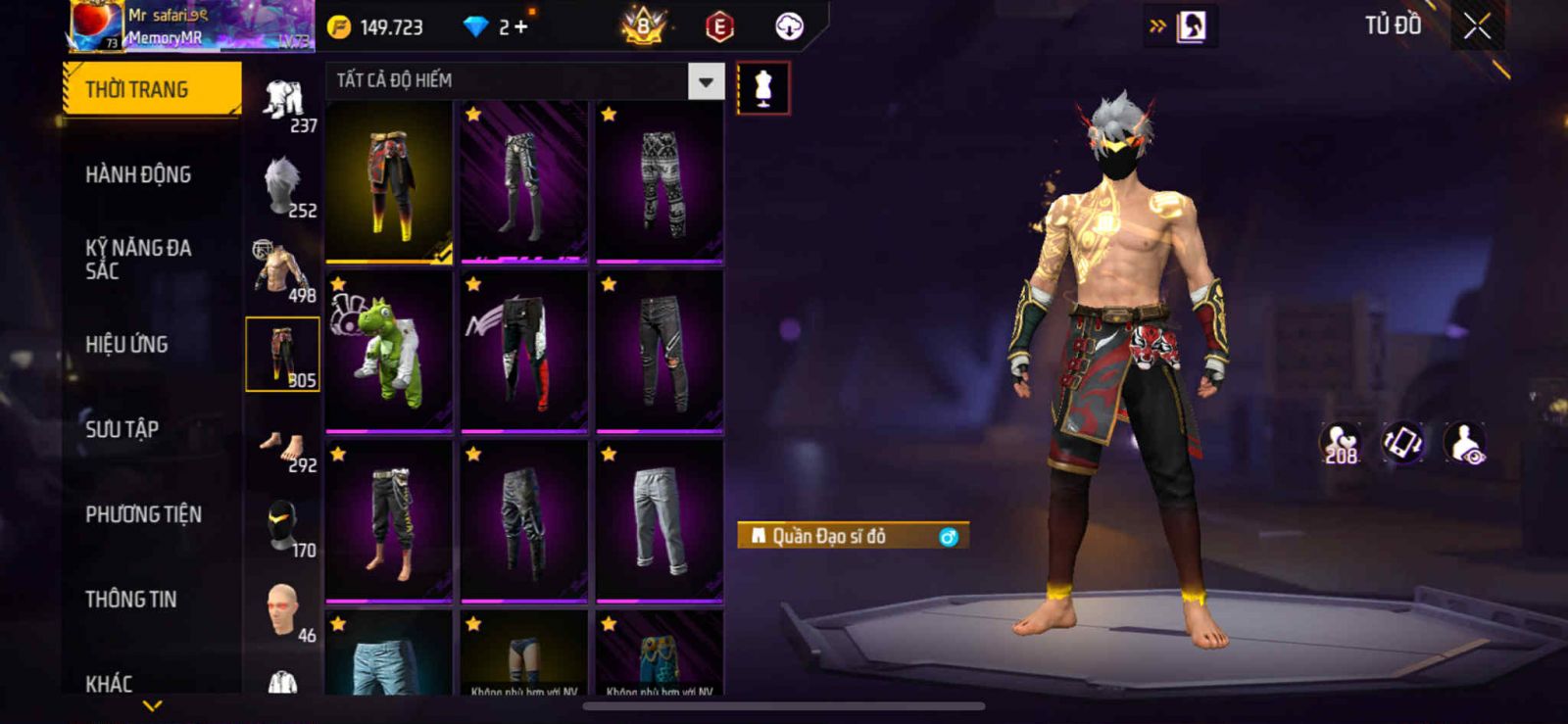This screenshot has height=724, width=1568.
Task: Open the cloud download icon
Action: (789, 26)
